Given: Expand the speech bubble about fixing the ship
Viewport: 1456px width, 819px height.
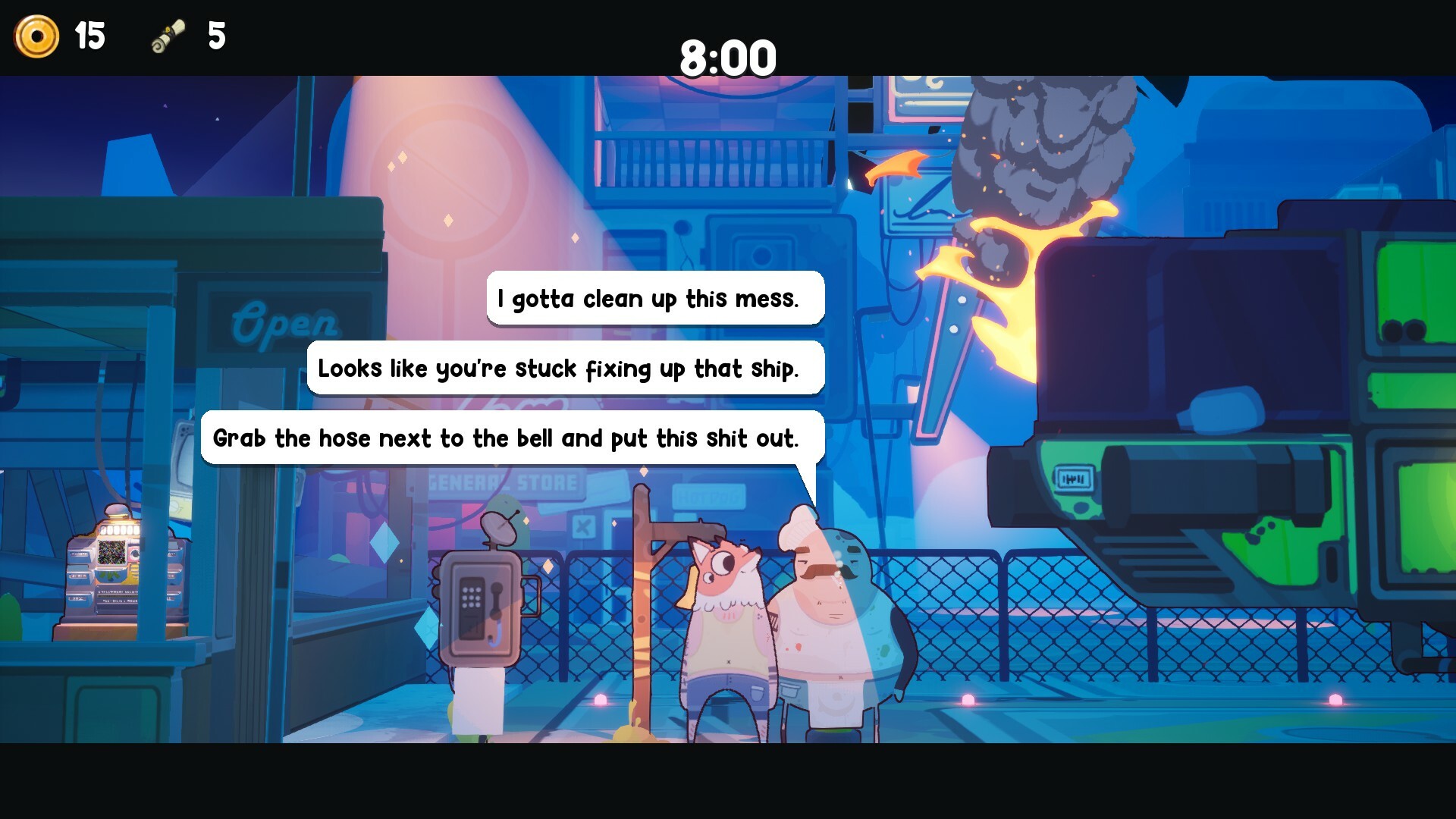Looking at the screenshot, I should pos(563,369).
